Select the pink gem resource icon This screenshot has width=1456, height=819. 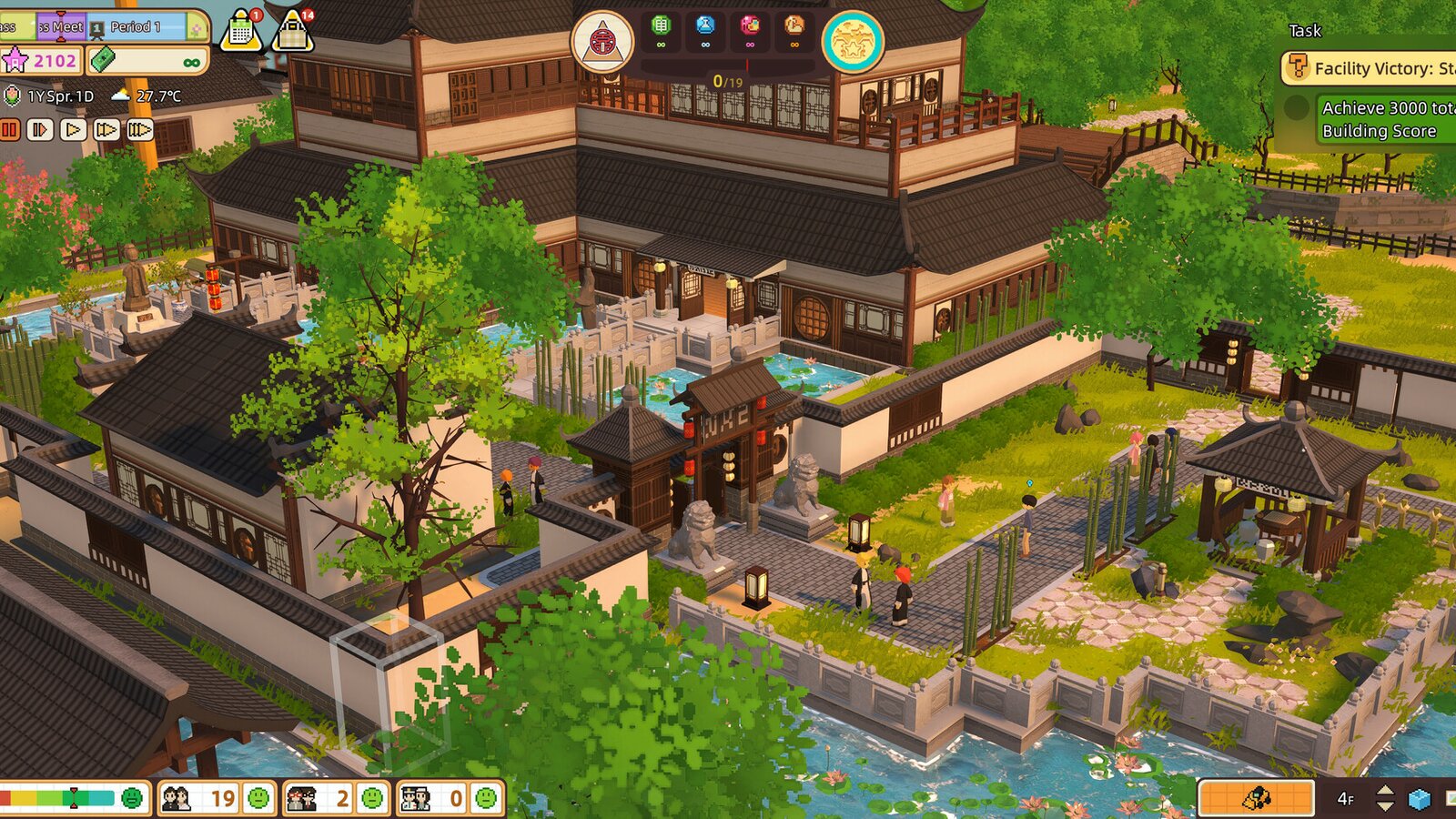pos(751,25)
